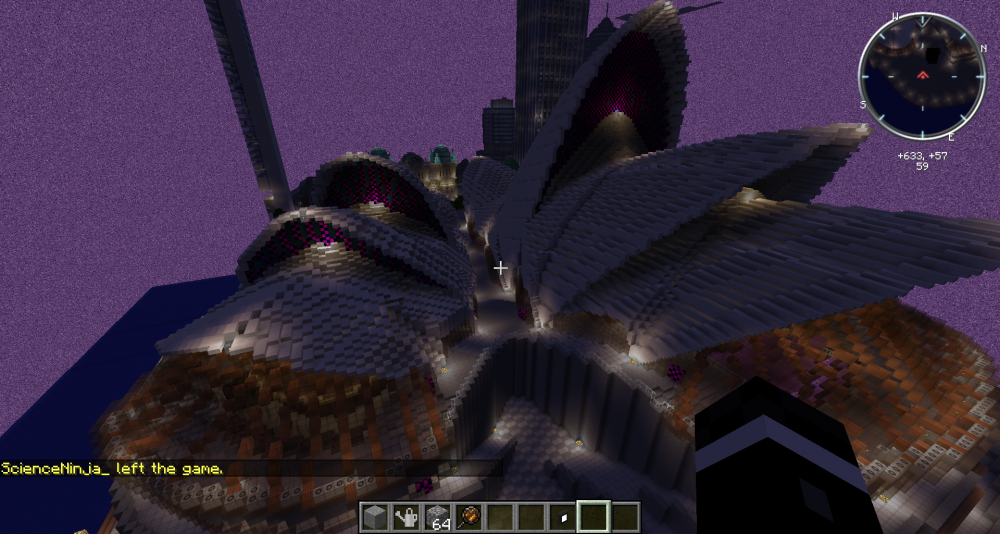
Task: Select the small white item hotbar slot
Action: coord(563,517)
